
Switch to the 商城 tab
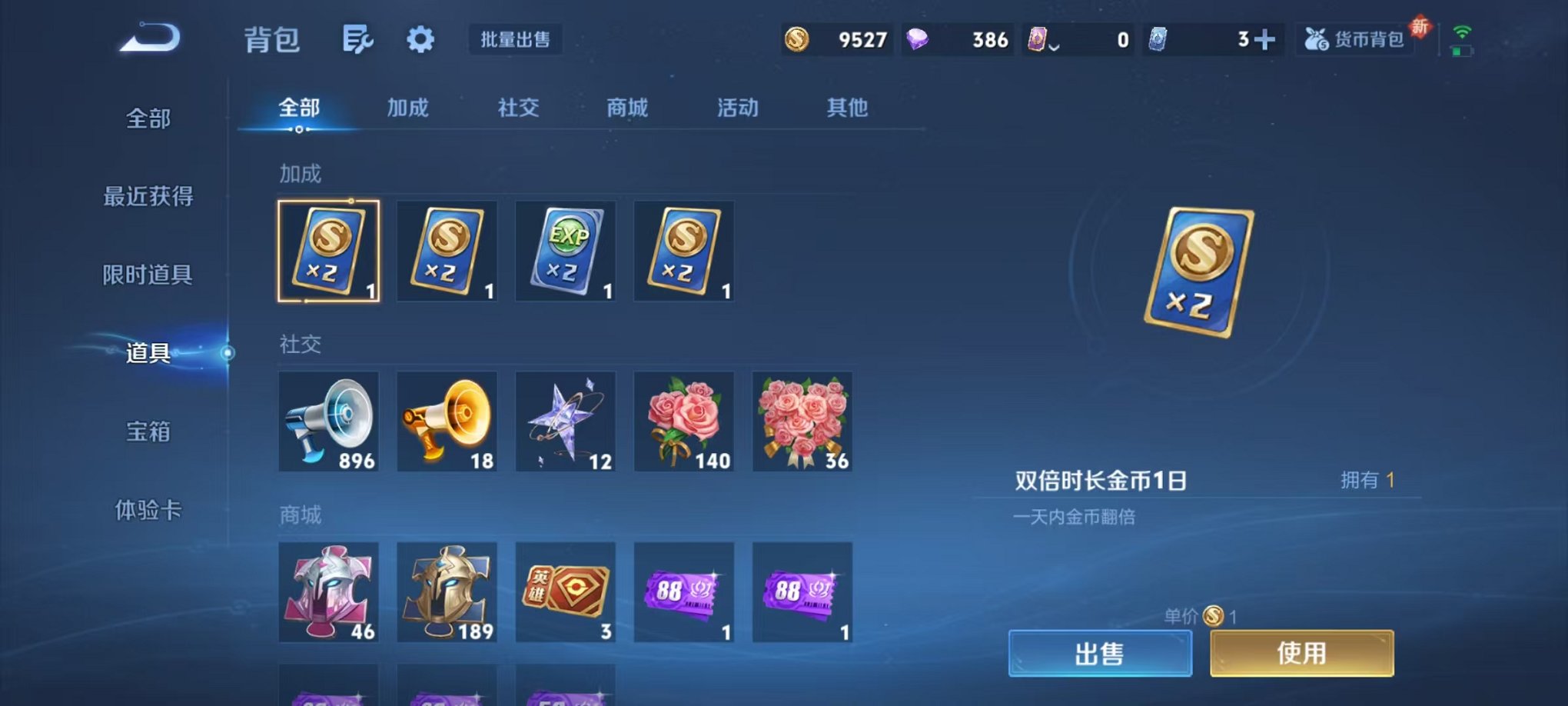(627, 108)
